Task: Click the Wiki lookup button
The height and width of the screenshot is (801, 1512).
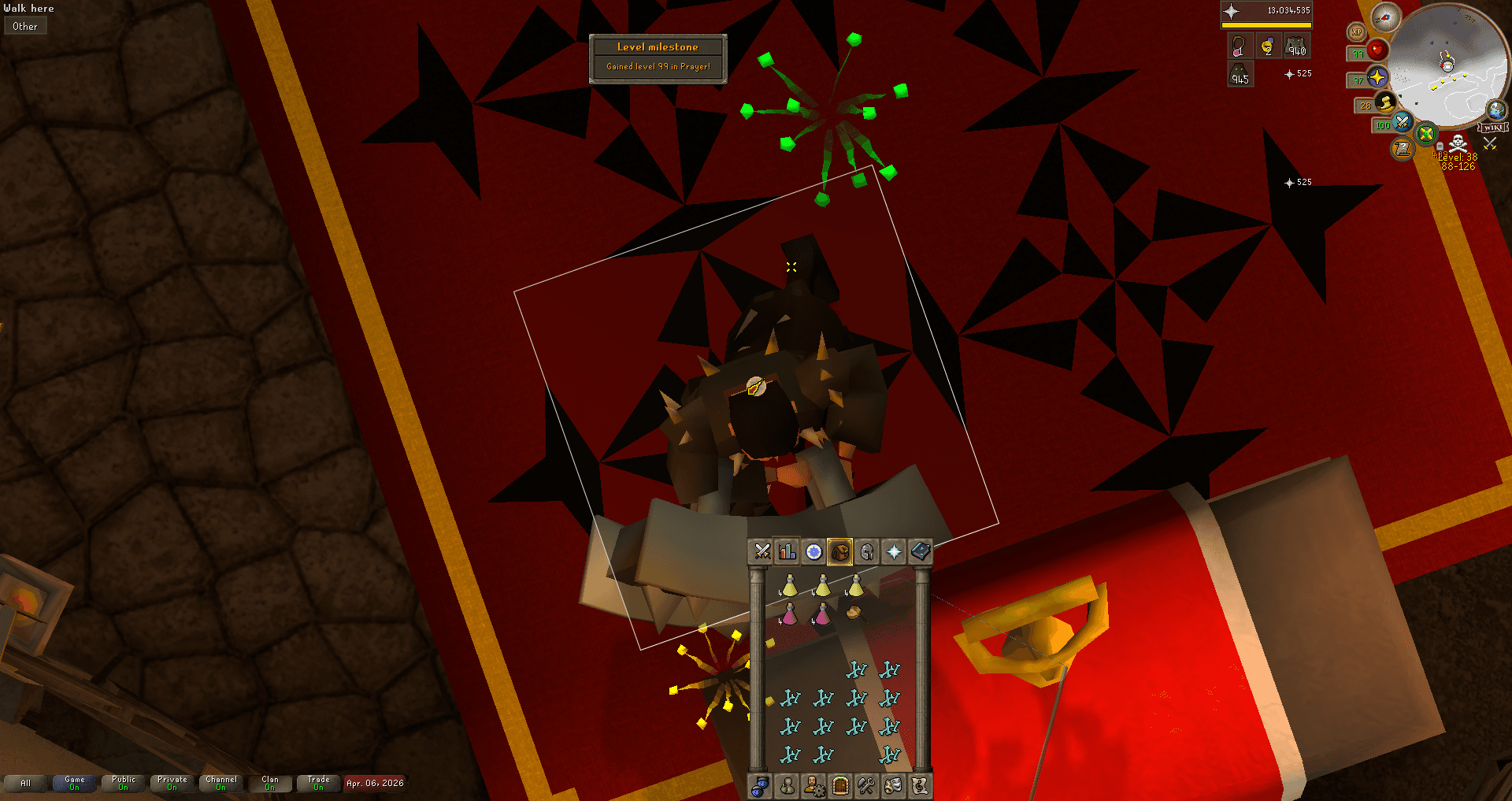Action: click(x=1493, y=128)
